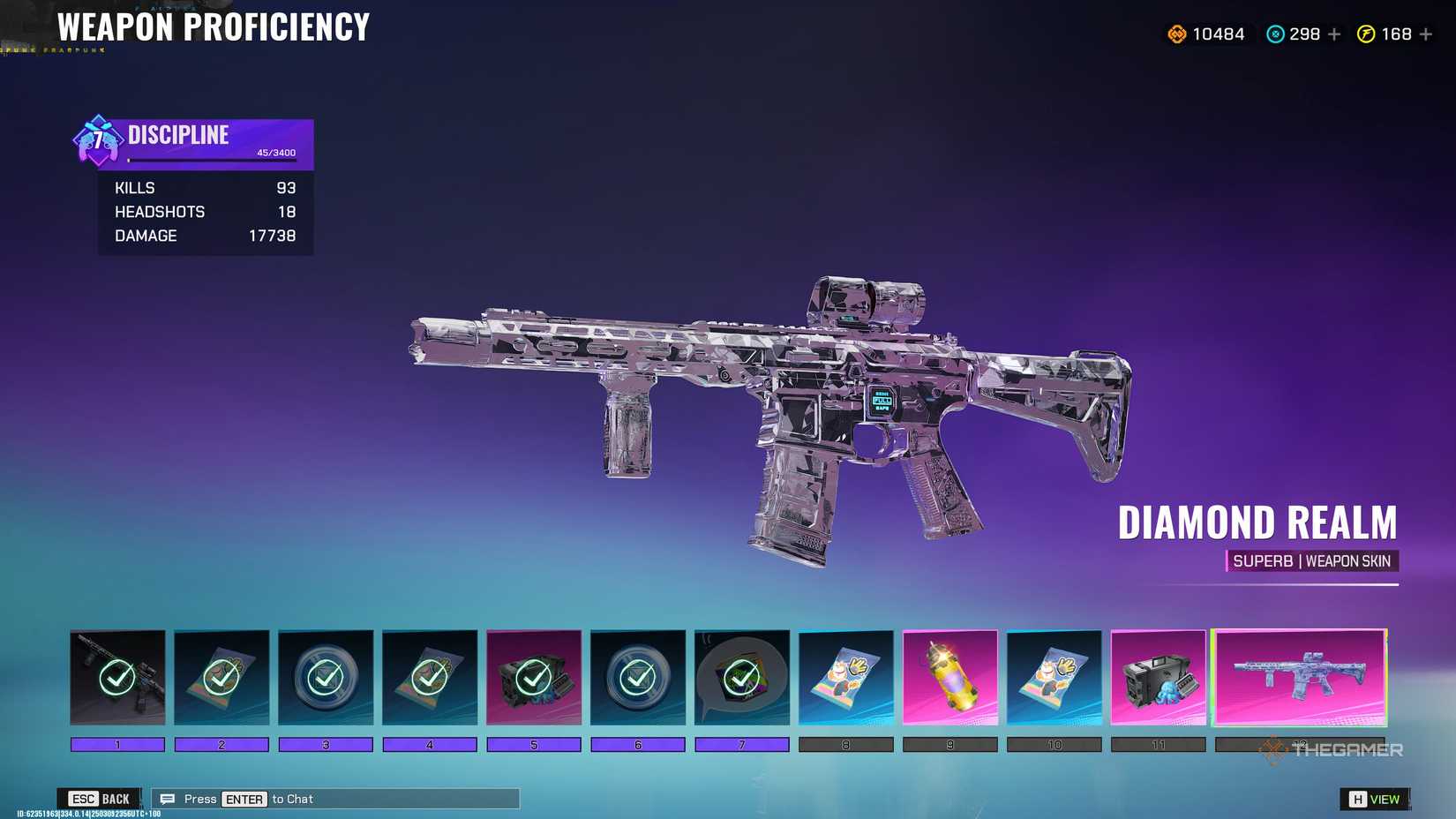Open the Weapon Proficiency header tab

(x=210, y=27)
